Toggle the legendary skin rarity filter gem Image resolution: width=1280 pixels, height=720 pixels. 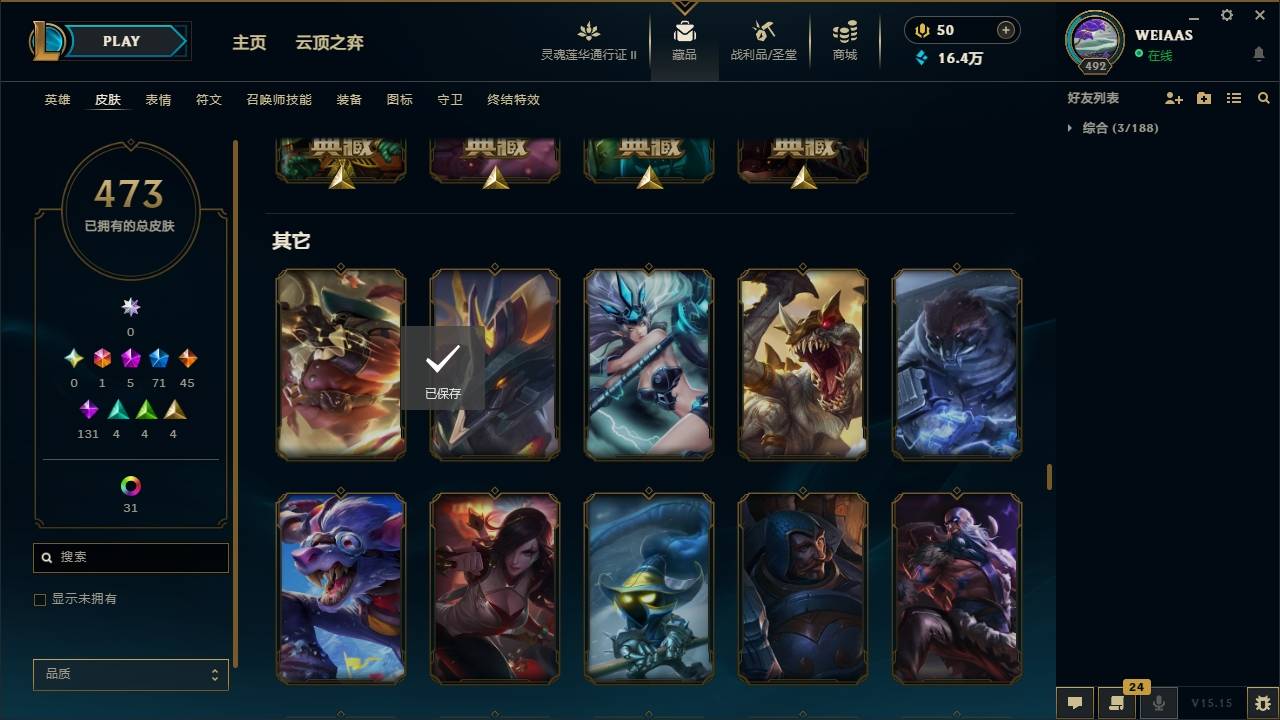pyautogui.click(x=129, y=358)
